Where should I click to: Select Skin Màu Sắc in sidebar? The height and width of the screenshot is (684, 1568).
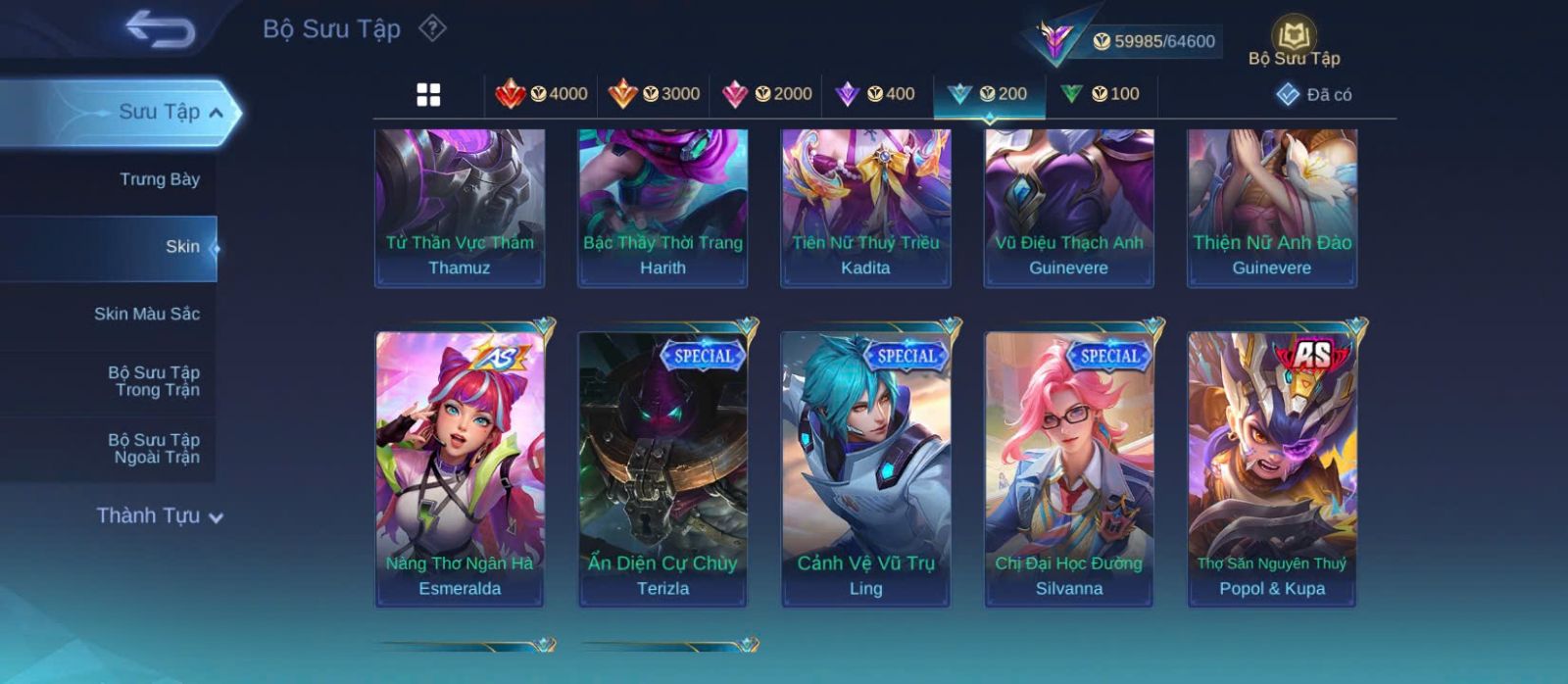tap(146, 314)
